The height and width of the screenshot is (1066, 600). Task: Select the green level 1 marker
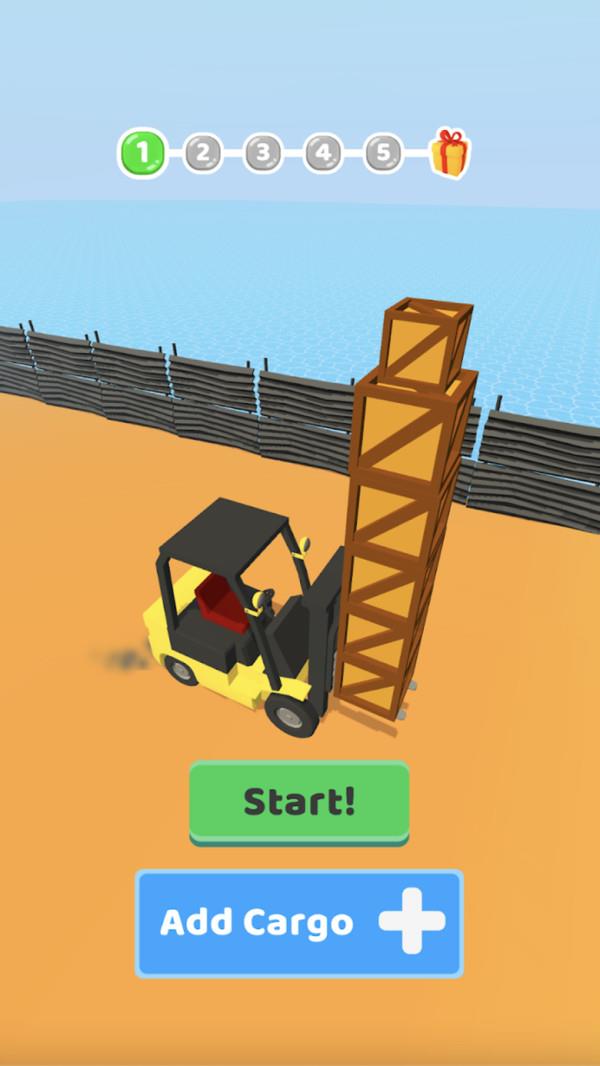(x=143, y=153)
